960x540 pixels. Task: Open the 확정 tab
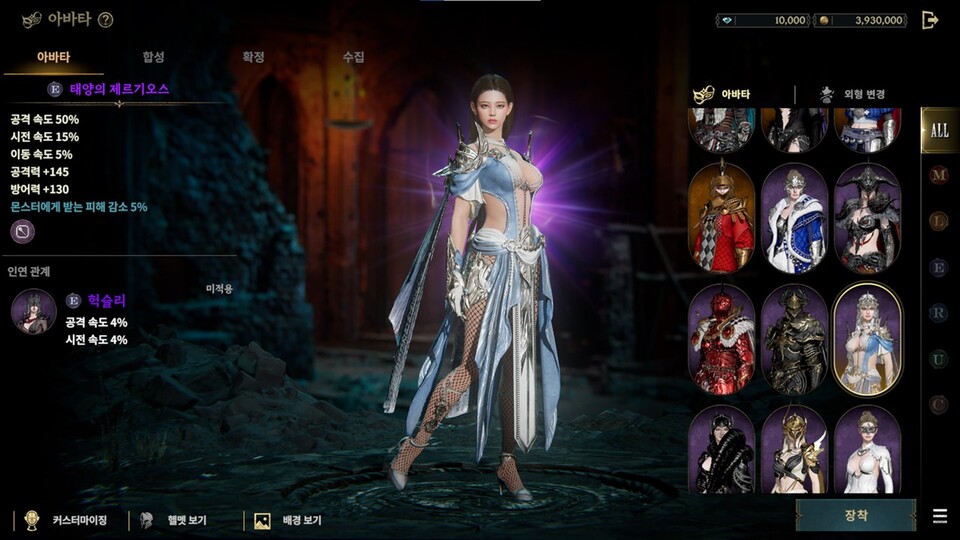[x=253, y=58]
